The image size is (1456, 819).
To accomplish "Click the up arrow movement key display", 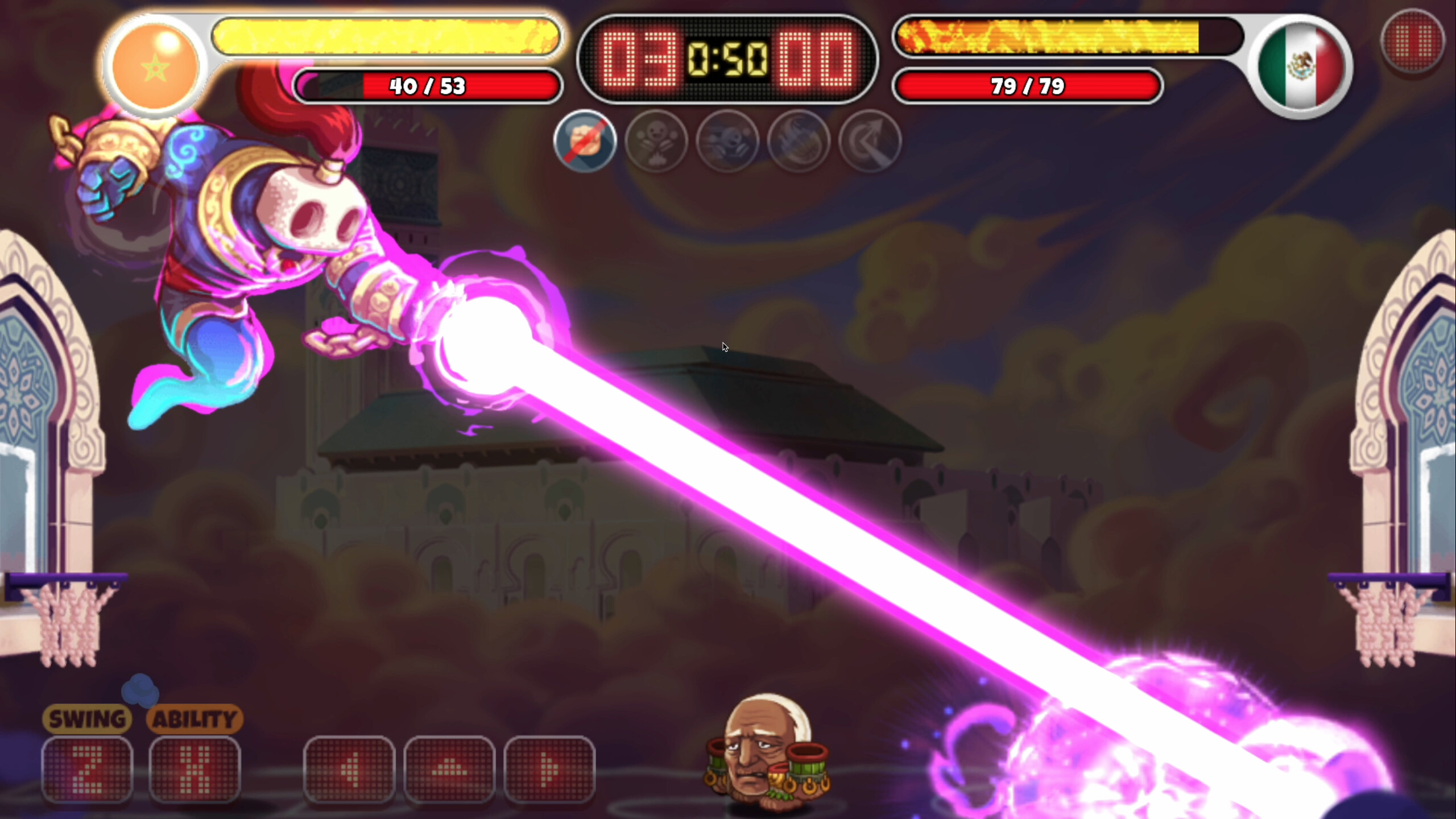I will 450,773.
